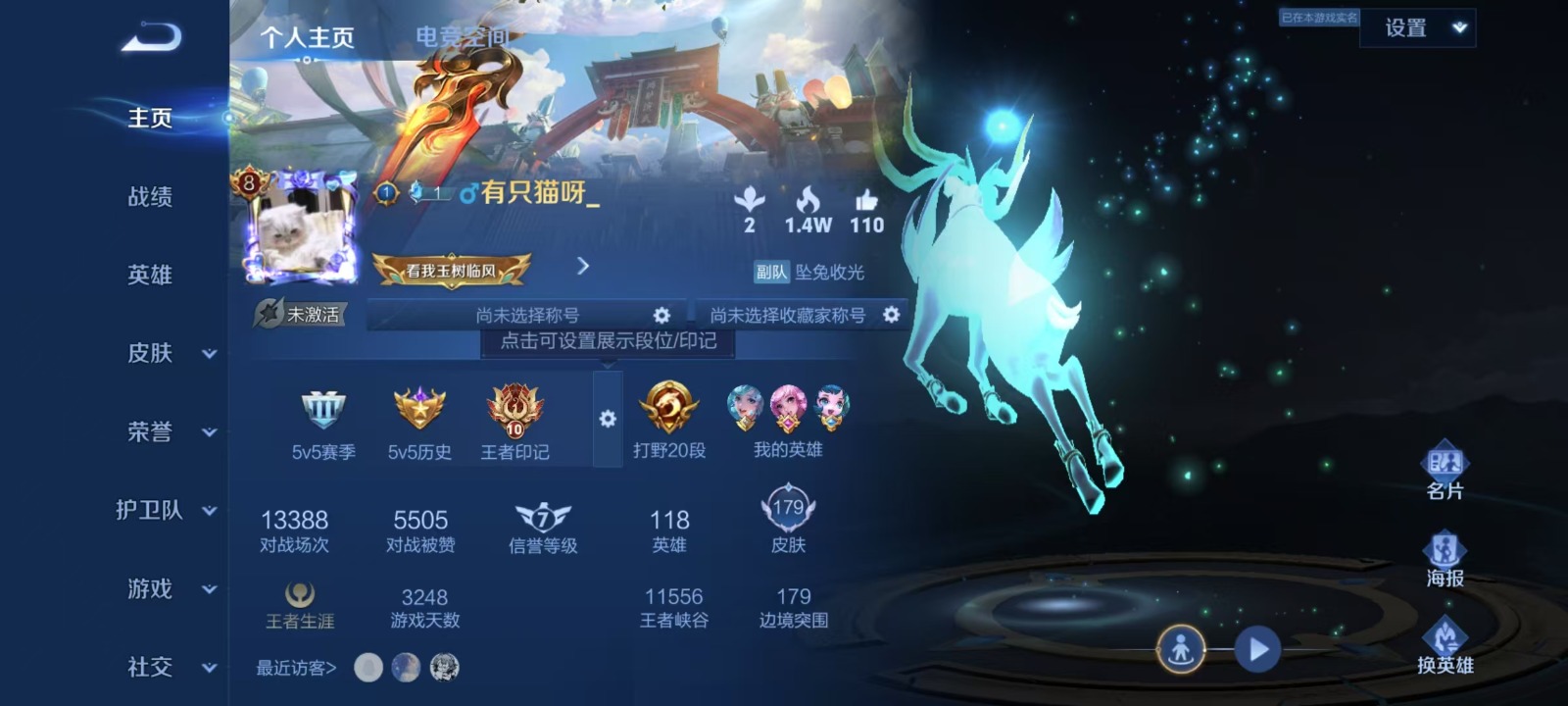Go back with the return arrow
This screenshot has width=1568, height=706.
coord(152,37)
